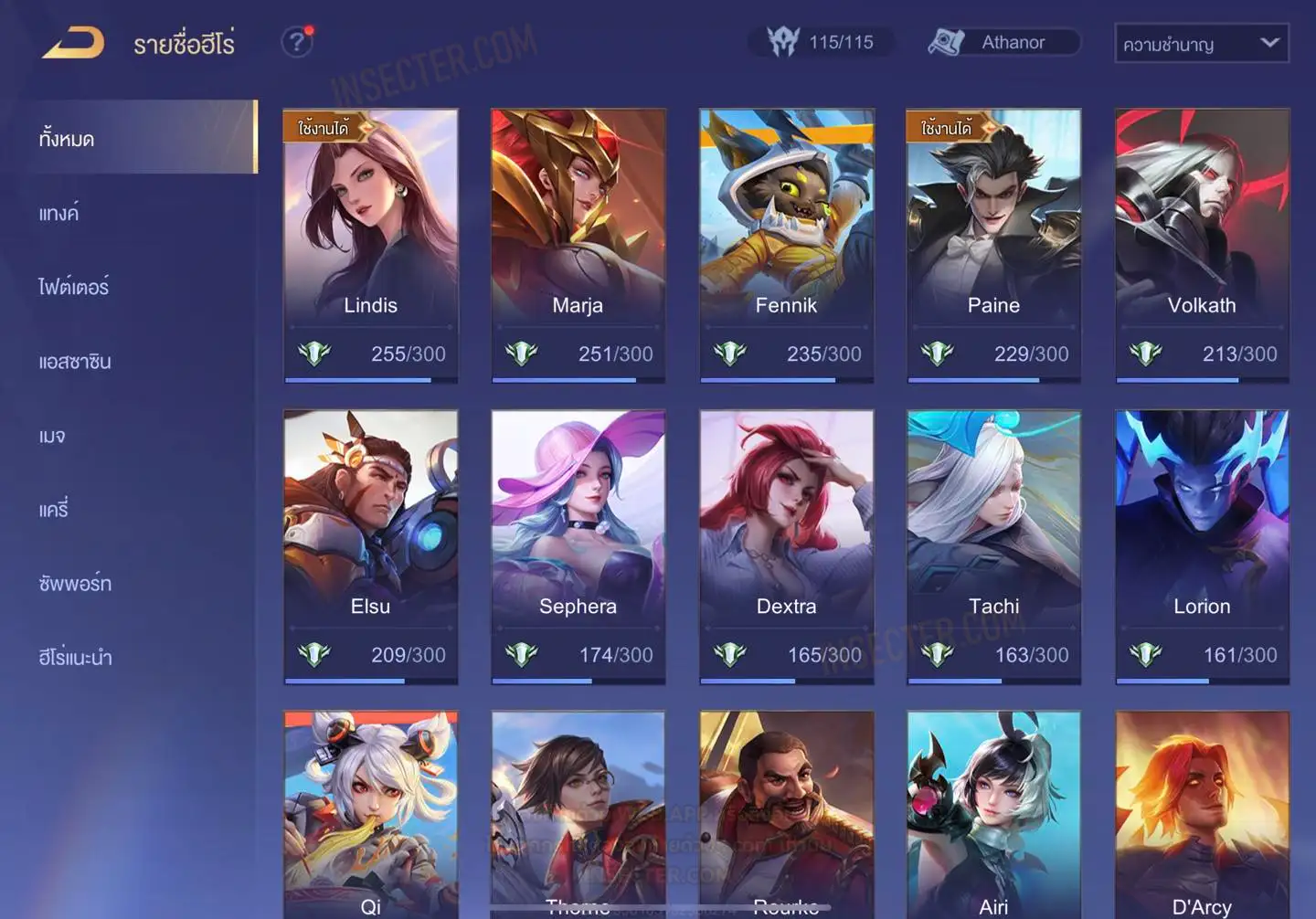1316x919 pixels.
Task: Click the Athanor button
Action: coord(1003,42)
